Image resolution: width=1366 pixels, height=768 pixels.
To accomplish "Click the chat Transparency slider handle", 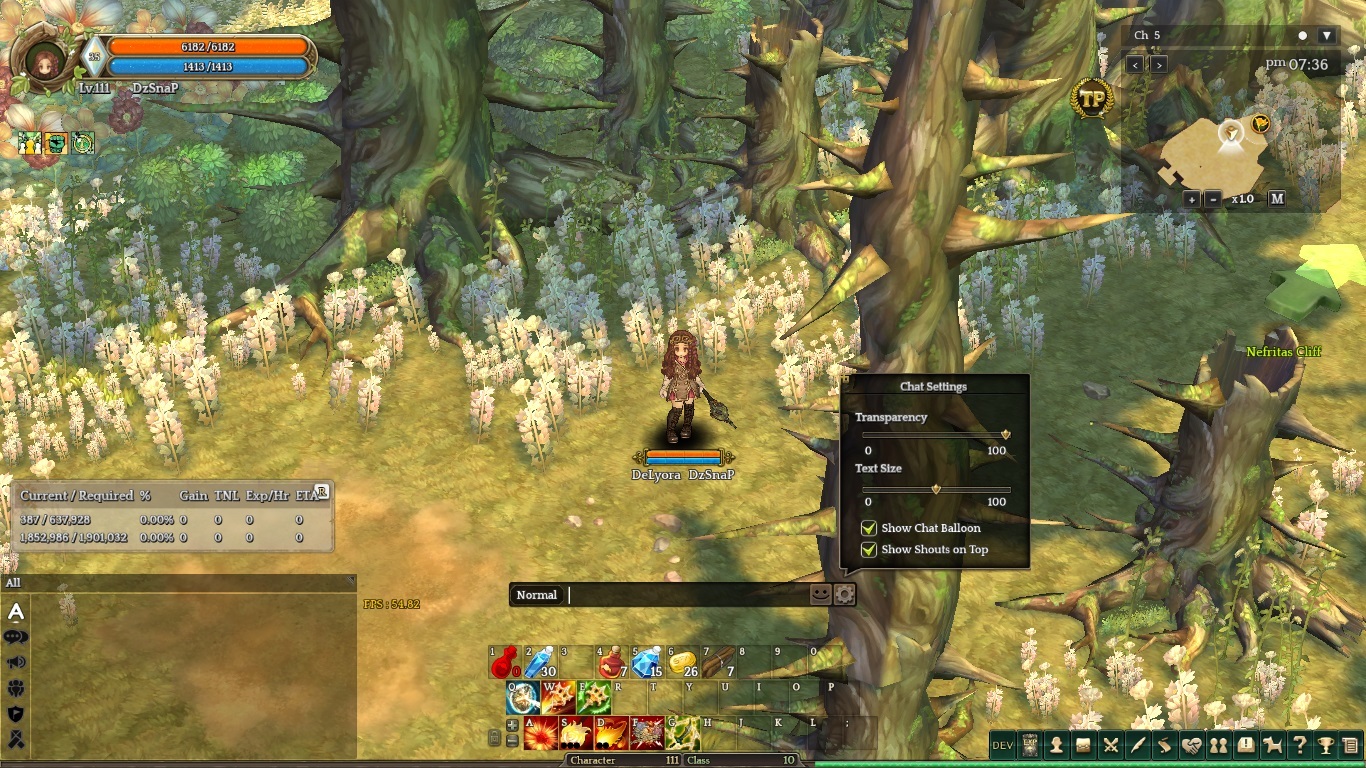I will click(x=1006, y=435).
